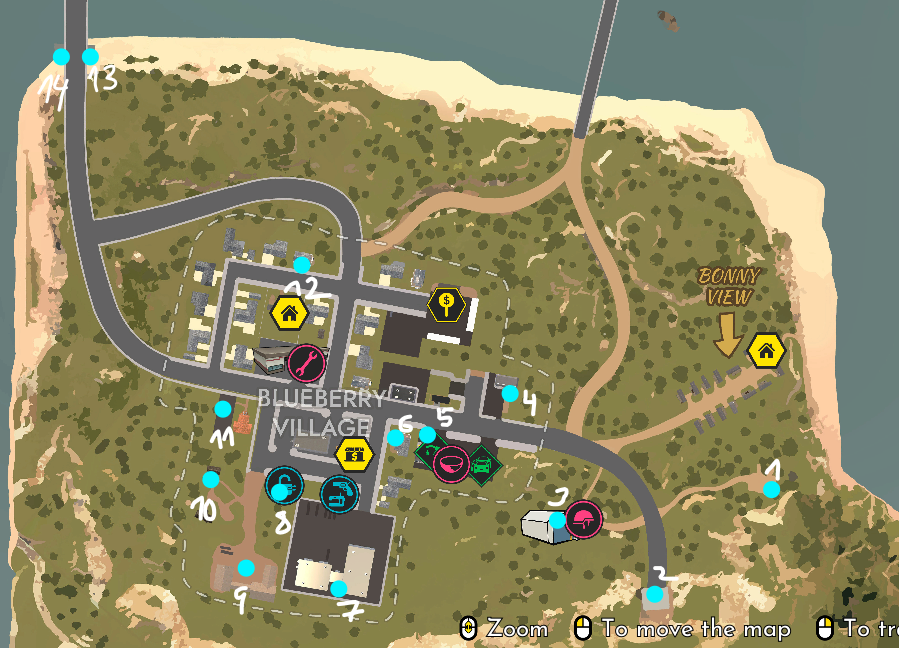Select the blue open padlock marker
899x648 pixels.
(x=284, y=488)
